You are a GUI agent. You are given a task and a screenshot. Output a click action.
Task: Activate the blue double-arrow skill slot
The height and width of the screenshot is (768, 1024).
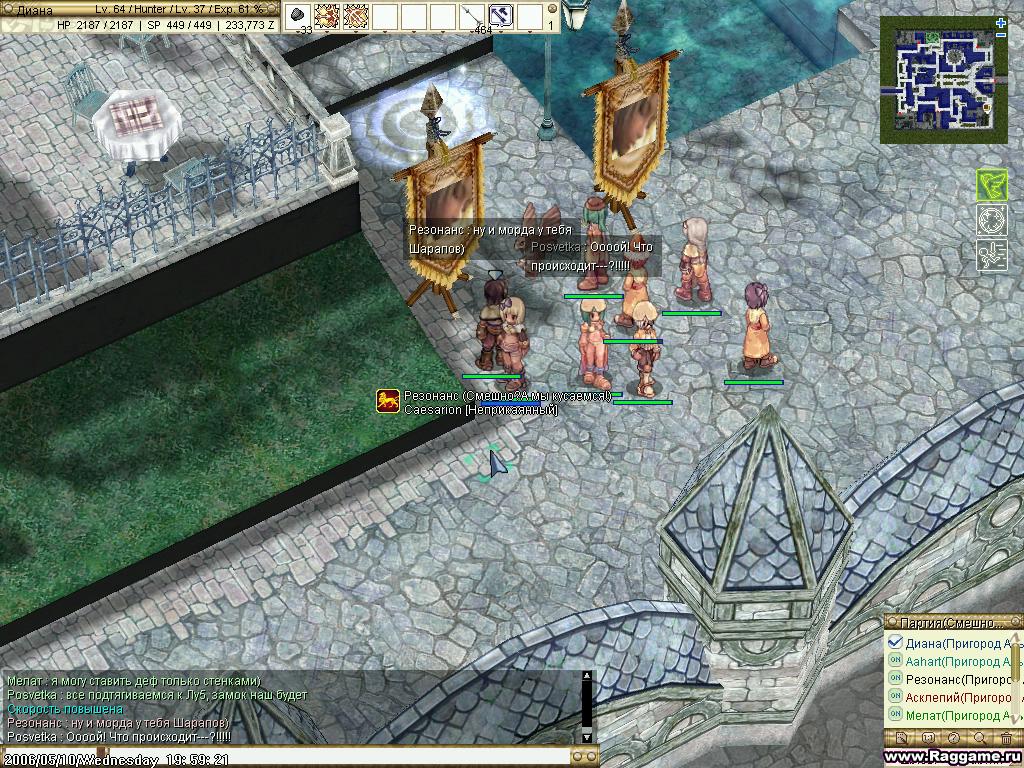[x=501, y=15]
